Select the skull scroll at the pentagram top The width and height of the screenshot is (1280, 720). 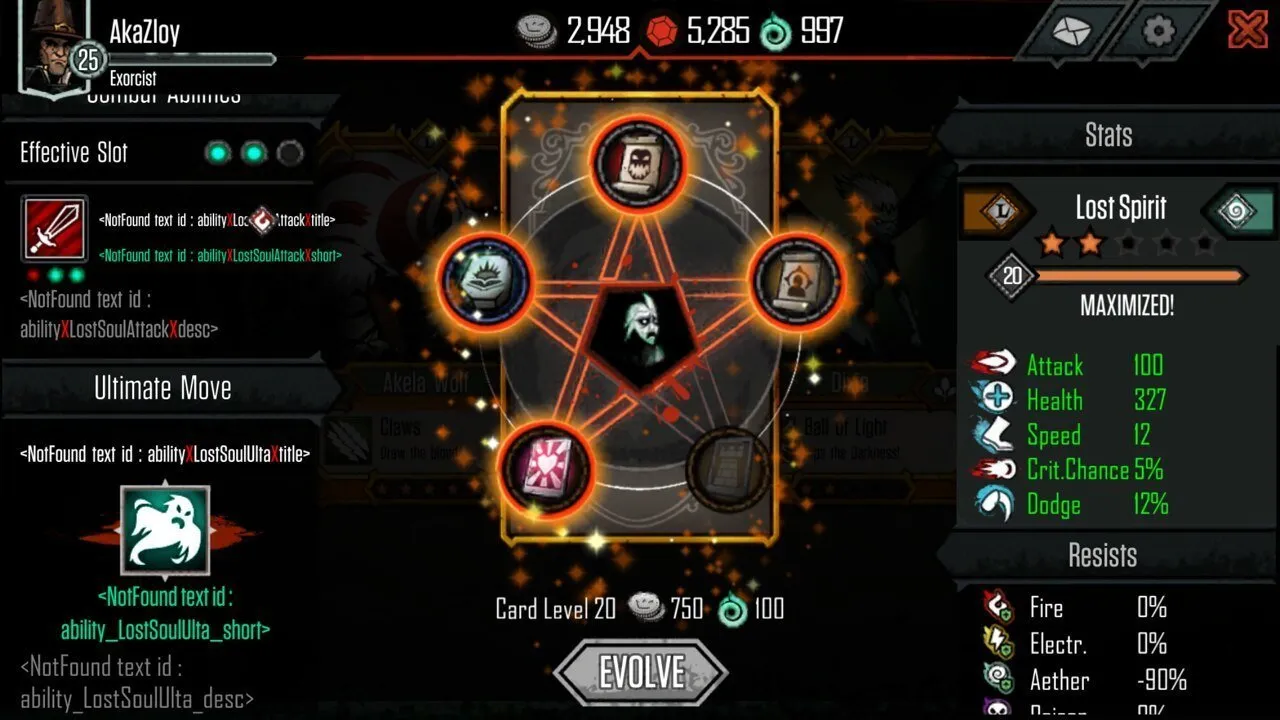(641, 163)
